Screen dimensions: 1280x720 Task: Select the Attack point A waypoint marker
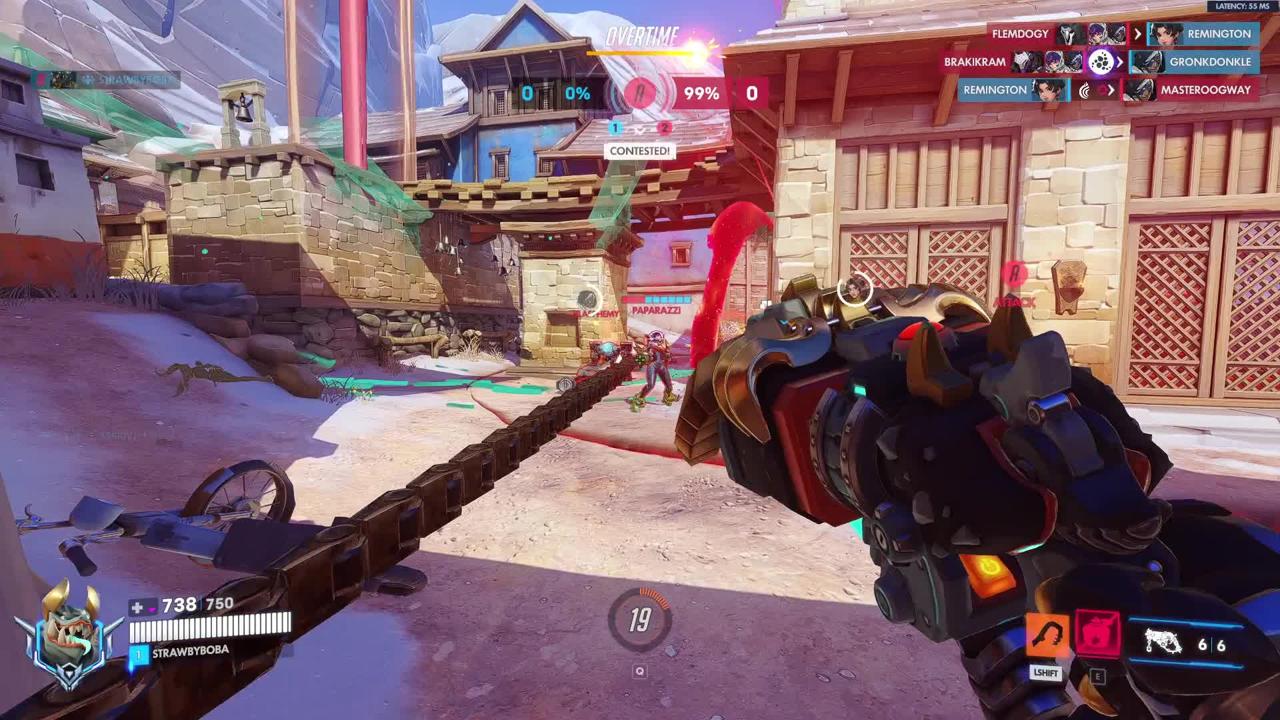1014,274
